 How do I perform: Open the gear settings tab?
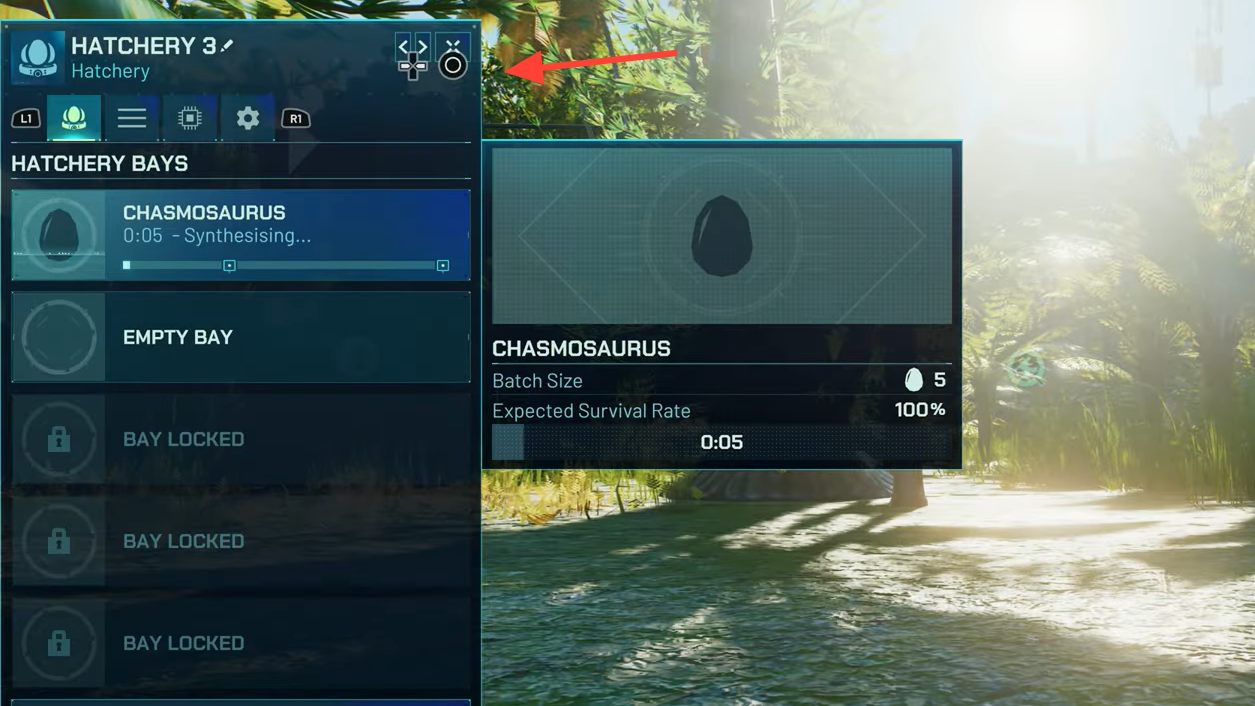tap(248, 118)
